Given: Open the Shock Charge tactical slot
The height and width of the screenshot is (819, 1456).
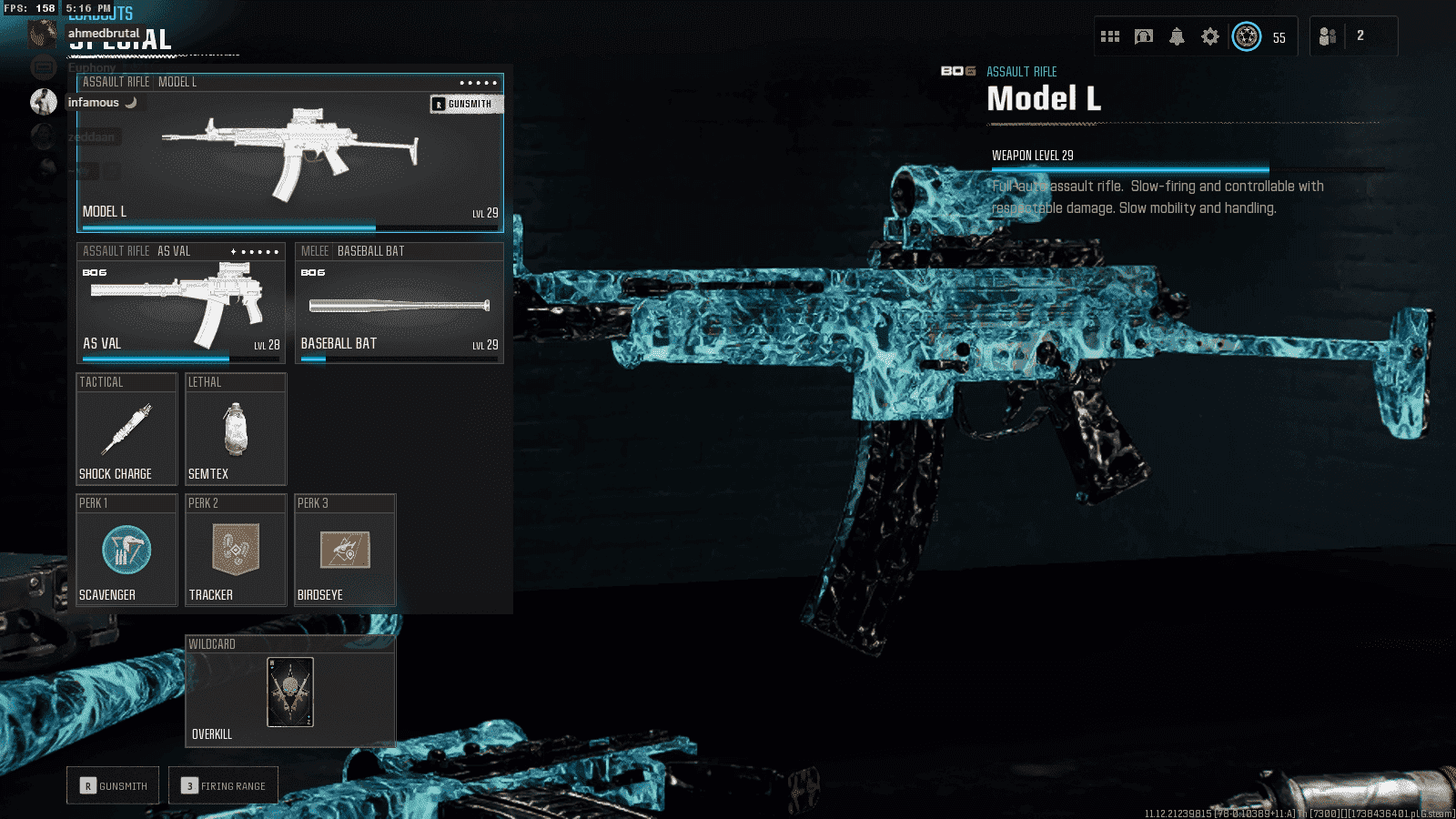Looking at the screenshot, I should [126, 430].
